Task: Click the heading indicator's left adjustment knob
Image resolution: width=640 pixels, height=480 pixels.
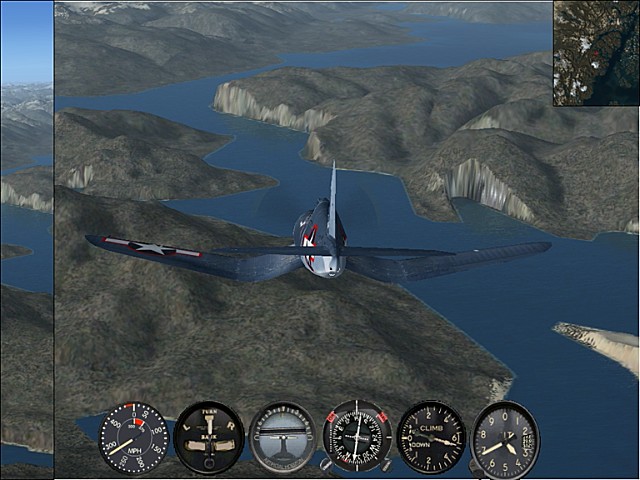Action: point(326,465)
